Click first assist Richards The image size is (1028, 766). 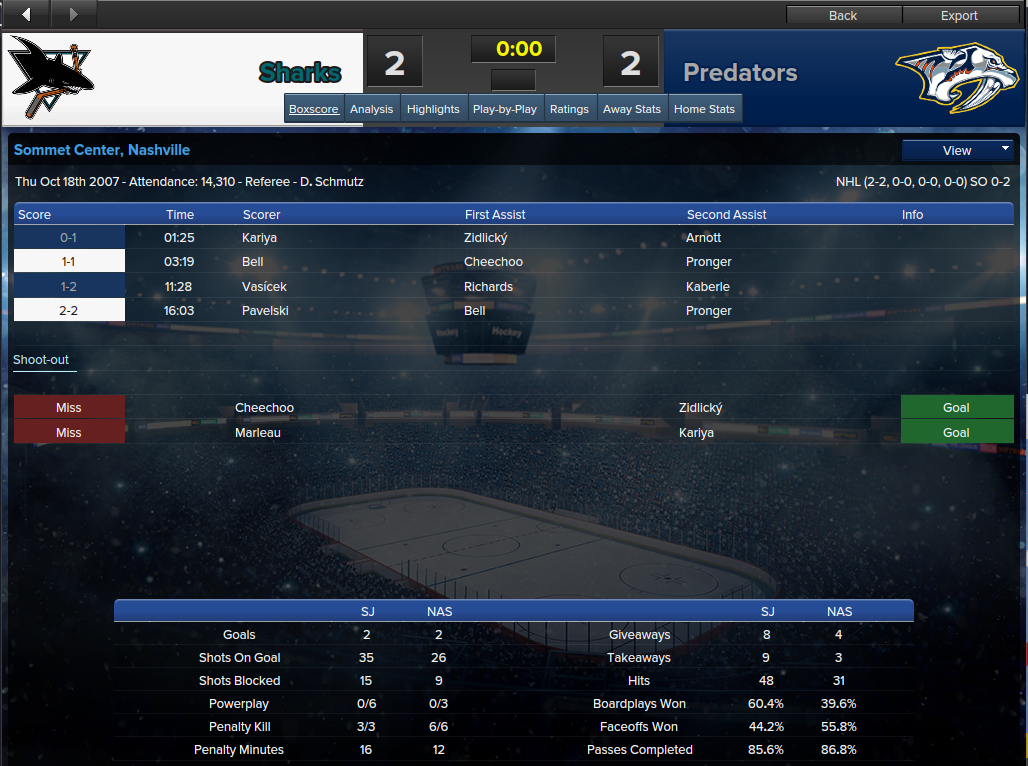[x=488, y=287]
